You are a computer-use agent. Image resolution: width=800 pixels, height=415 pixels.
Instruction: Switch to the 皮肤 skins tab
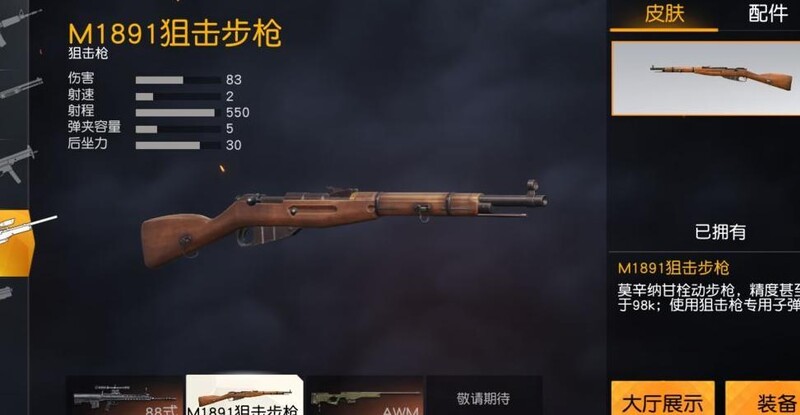663,14
